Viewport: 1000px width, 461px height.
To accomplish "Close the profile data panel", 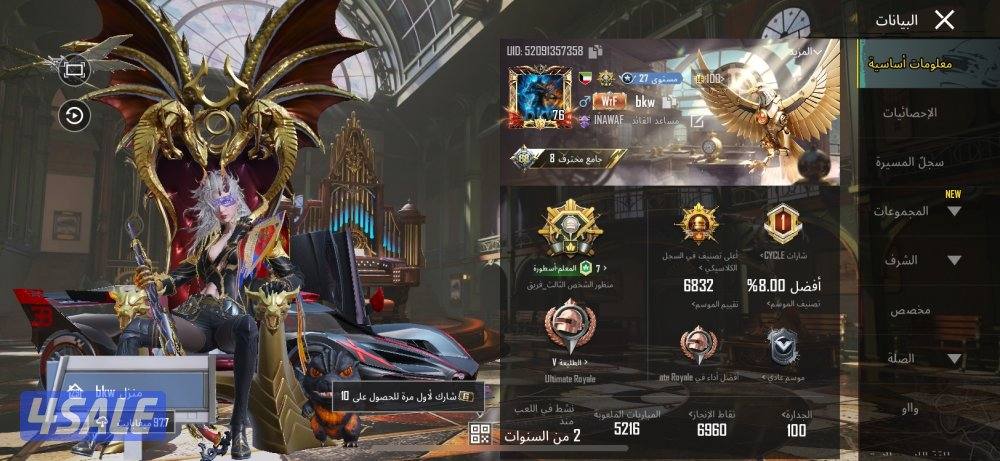I will [943, 20].
